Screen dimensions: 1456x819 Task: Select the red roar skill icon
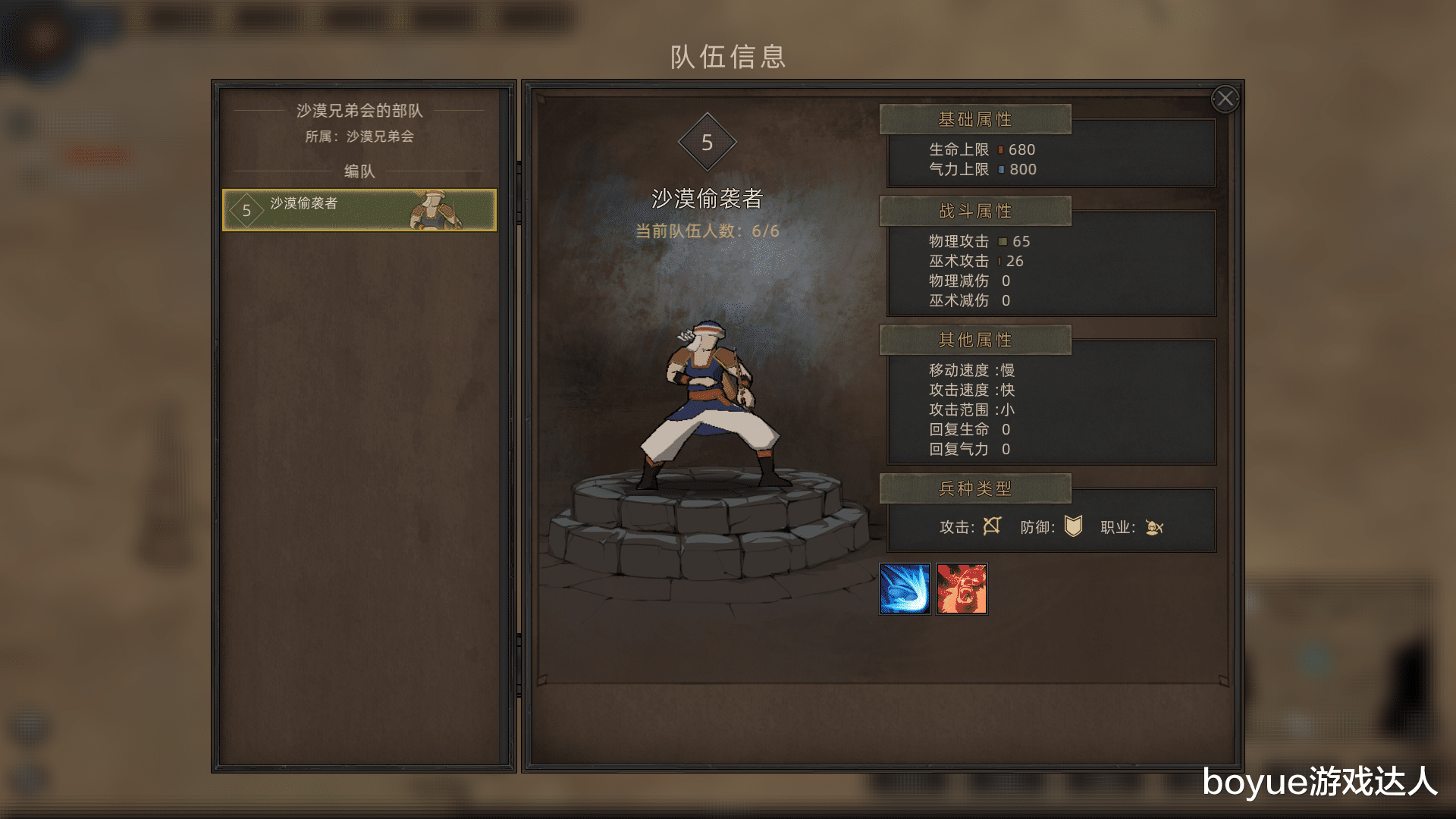tap(962, 589)
